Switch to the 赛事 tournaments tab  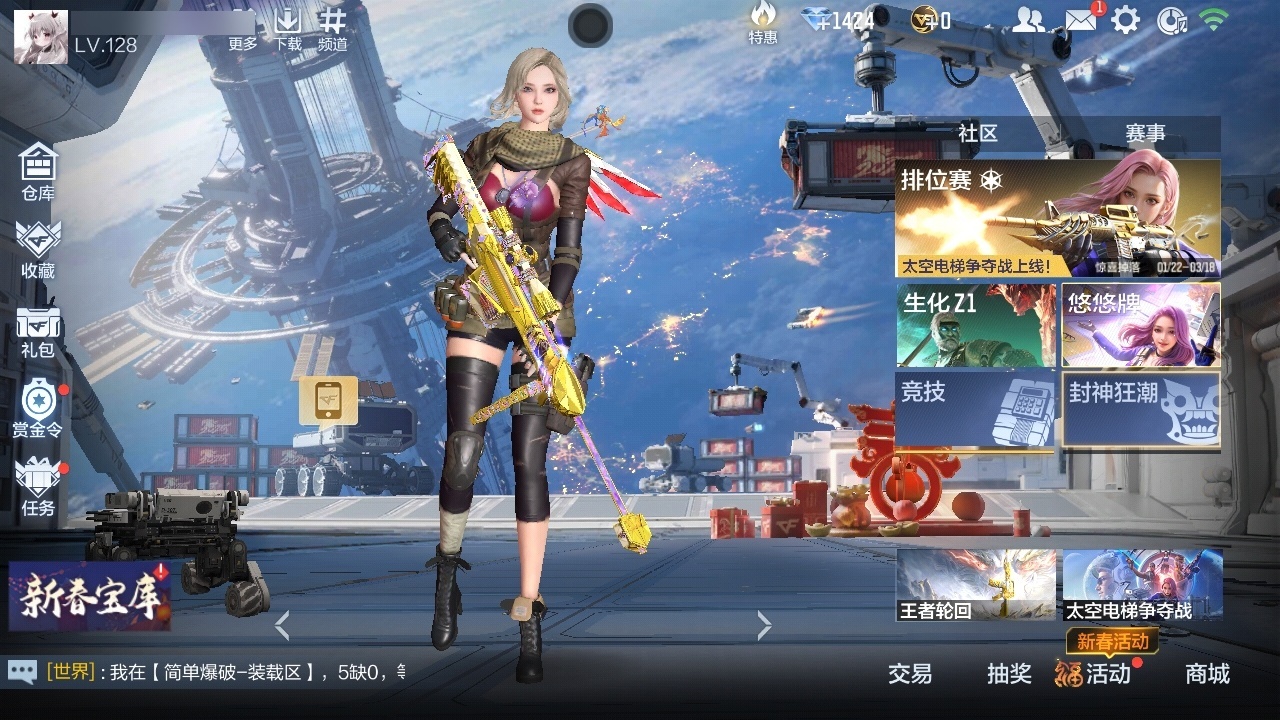[x=1145, y=133]
